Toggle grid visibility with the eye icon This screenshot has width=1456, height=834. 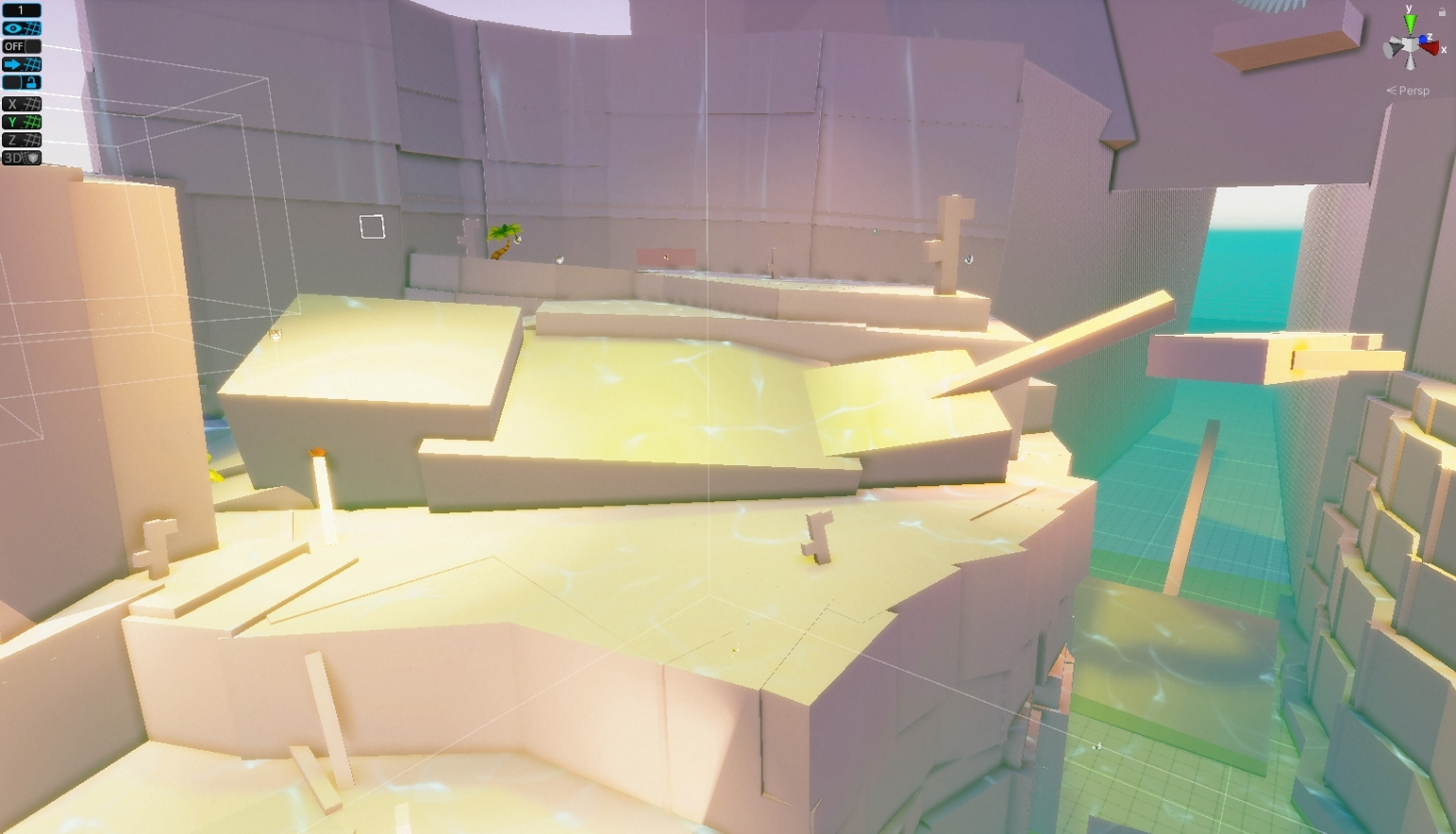[21, 28]
